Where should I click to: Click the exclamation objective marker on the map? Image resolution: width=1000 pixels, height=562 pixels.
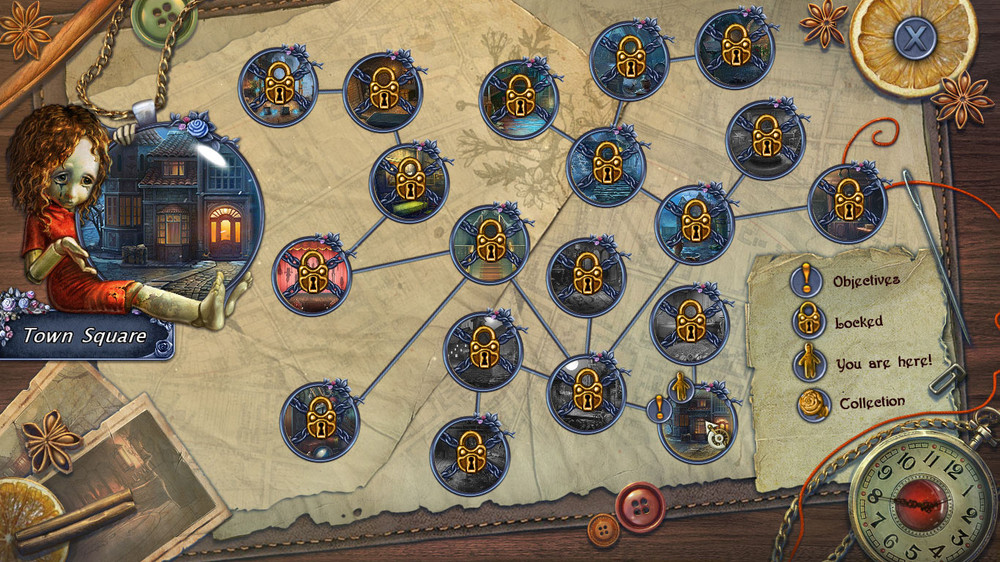pyautogui.click(x=659, y=407)
